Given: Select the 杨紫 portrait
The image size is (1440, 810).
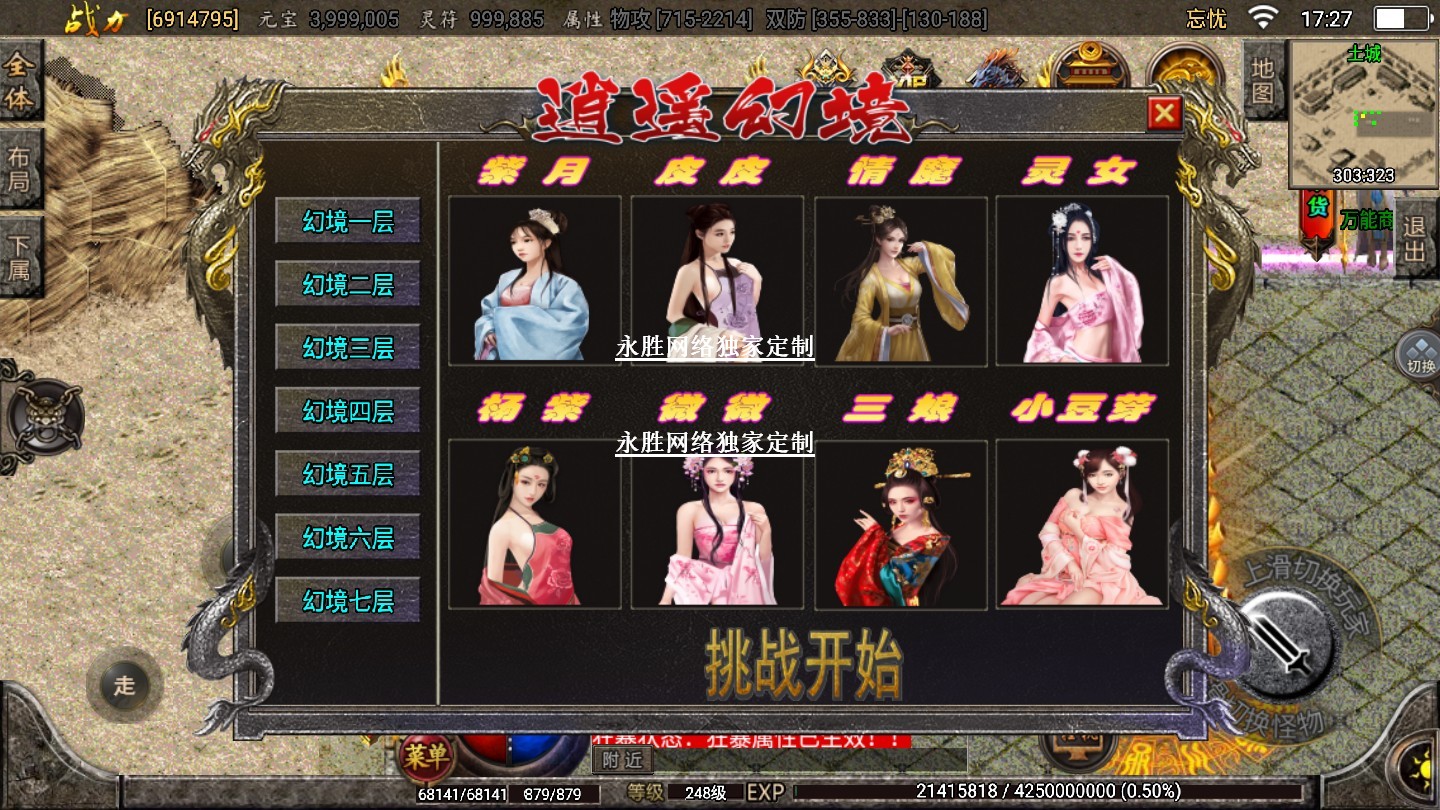Looking at the screenshot, I should pos(534,524).
